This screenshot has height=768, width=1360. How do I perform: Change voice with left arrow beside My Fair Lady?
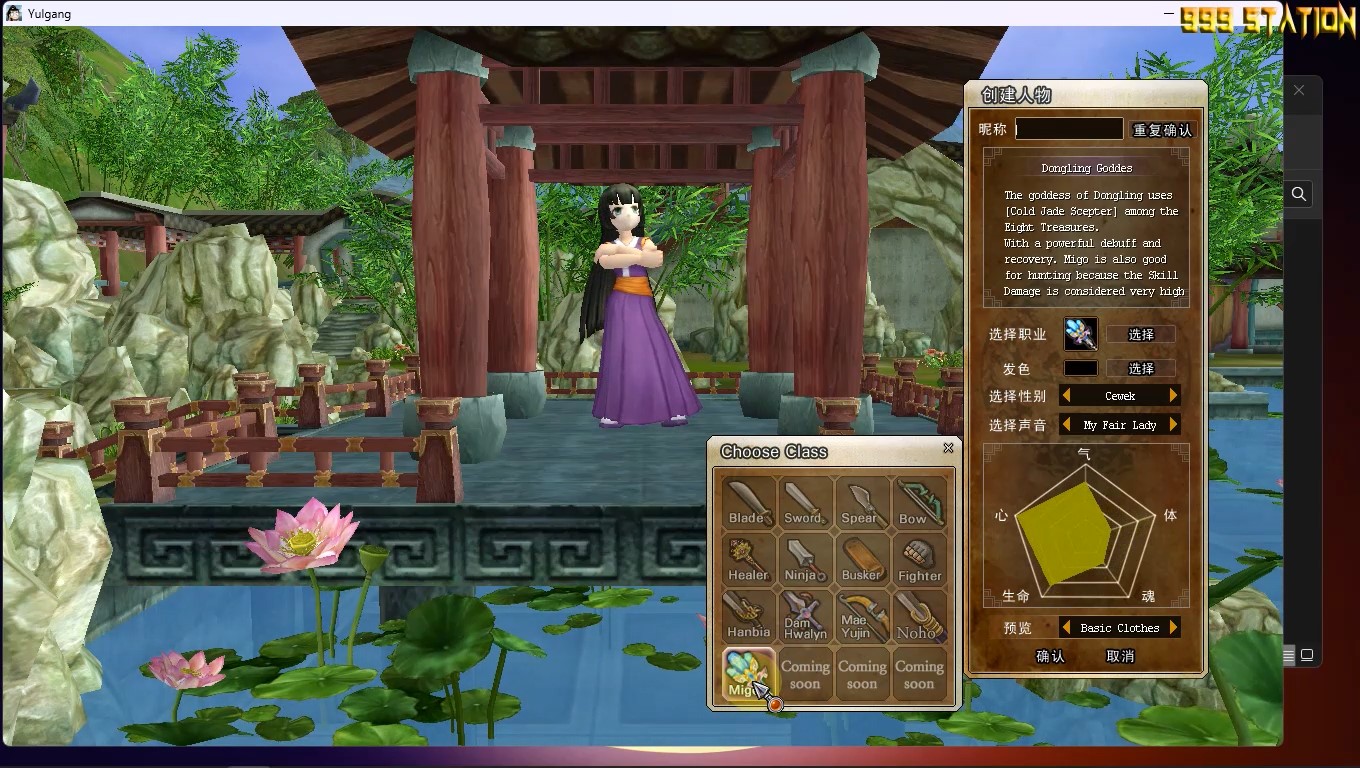(1066, 425)
